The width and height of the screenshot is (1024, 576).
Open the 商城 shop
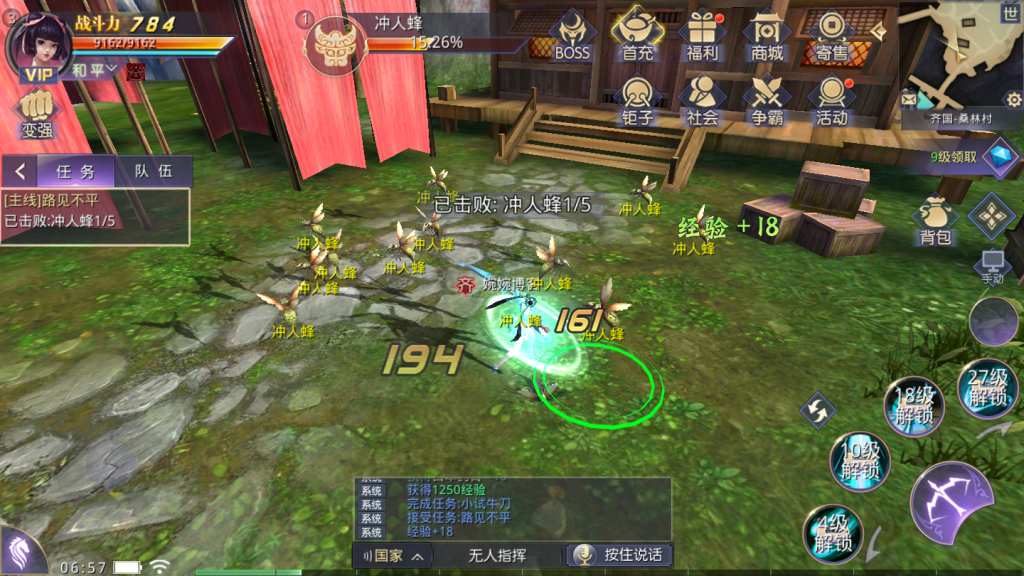tap(768, 35)
